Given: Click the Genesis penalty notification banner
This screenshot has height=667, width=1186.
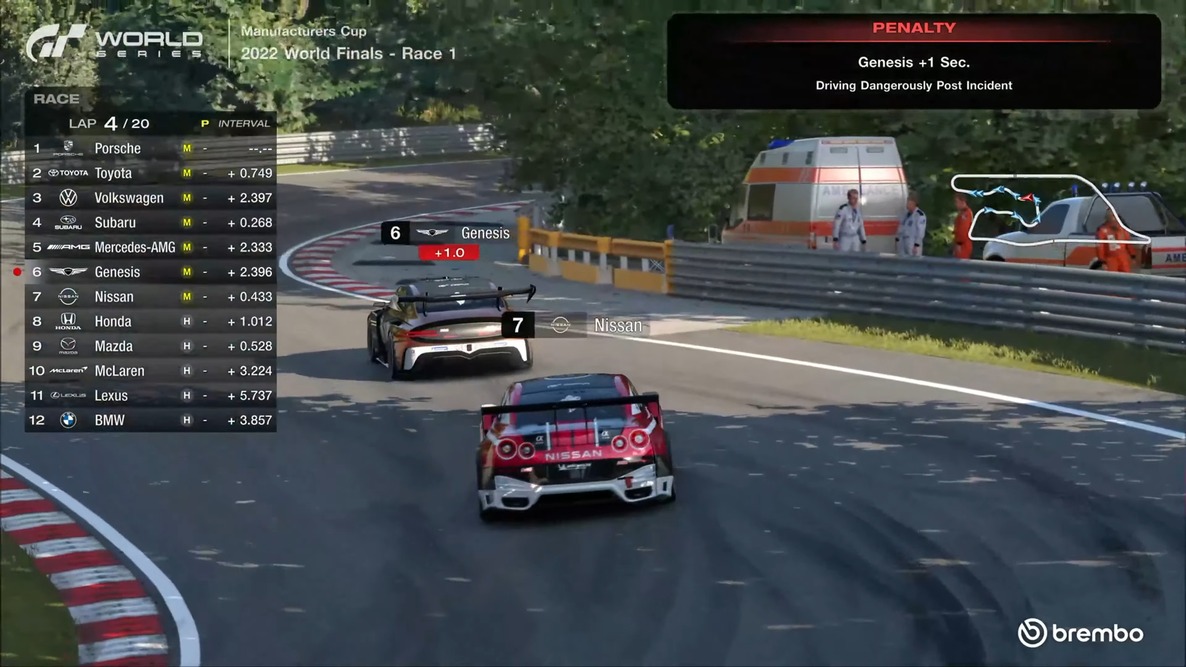Looking at the screenshot, I should [913, 61].
